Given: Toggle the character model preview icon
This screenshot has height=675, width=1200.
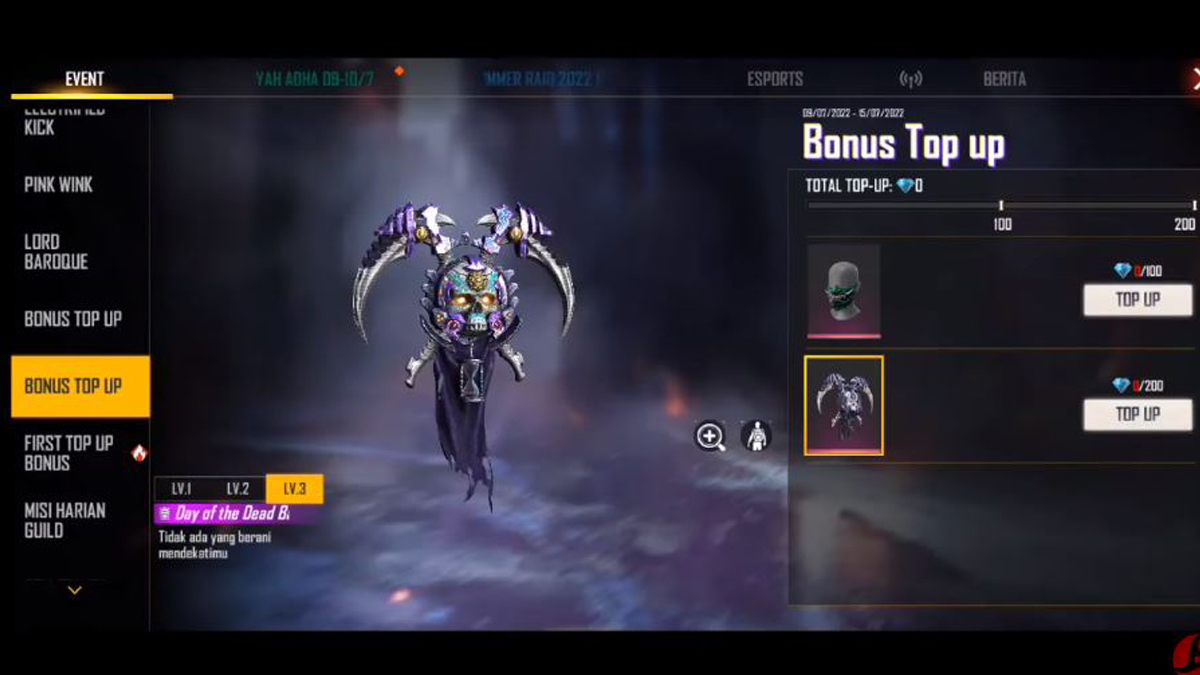Looking at the screenshot, I should 756,436.
